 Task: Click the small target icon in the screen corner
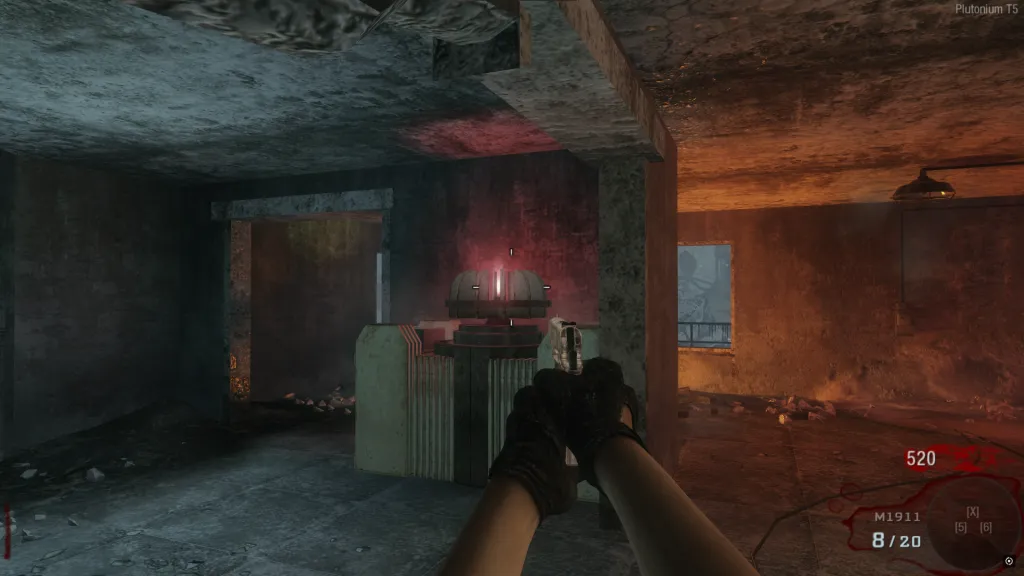(x=1009, y=561)
